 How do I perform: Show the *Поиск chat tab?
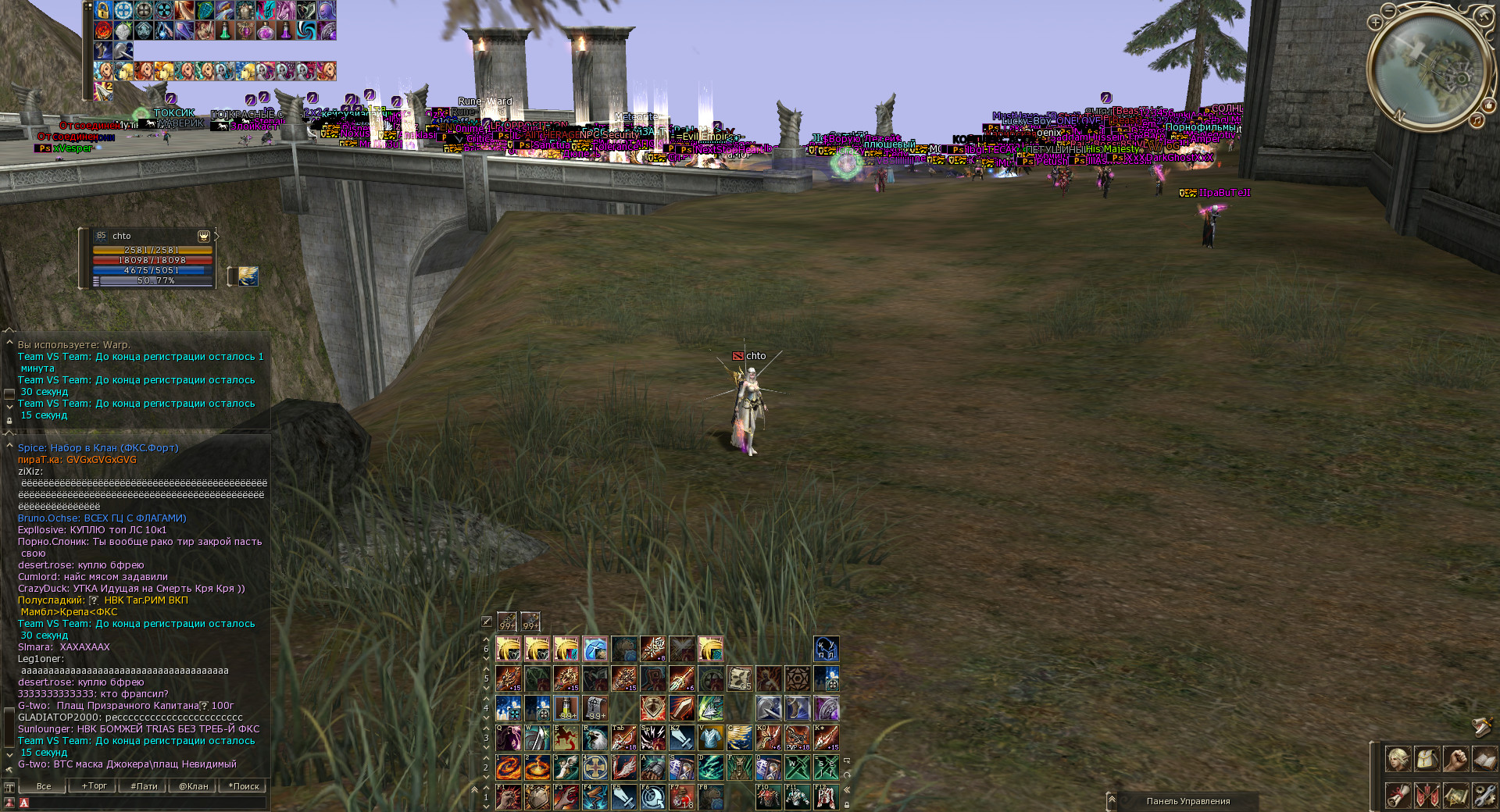pos(244,786)
